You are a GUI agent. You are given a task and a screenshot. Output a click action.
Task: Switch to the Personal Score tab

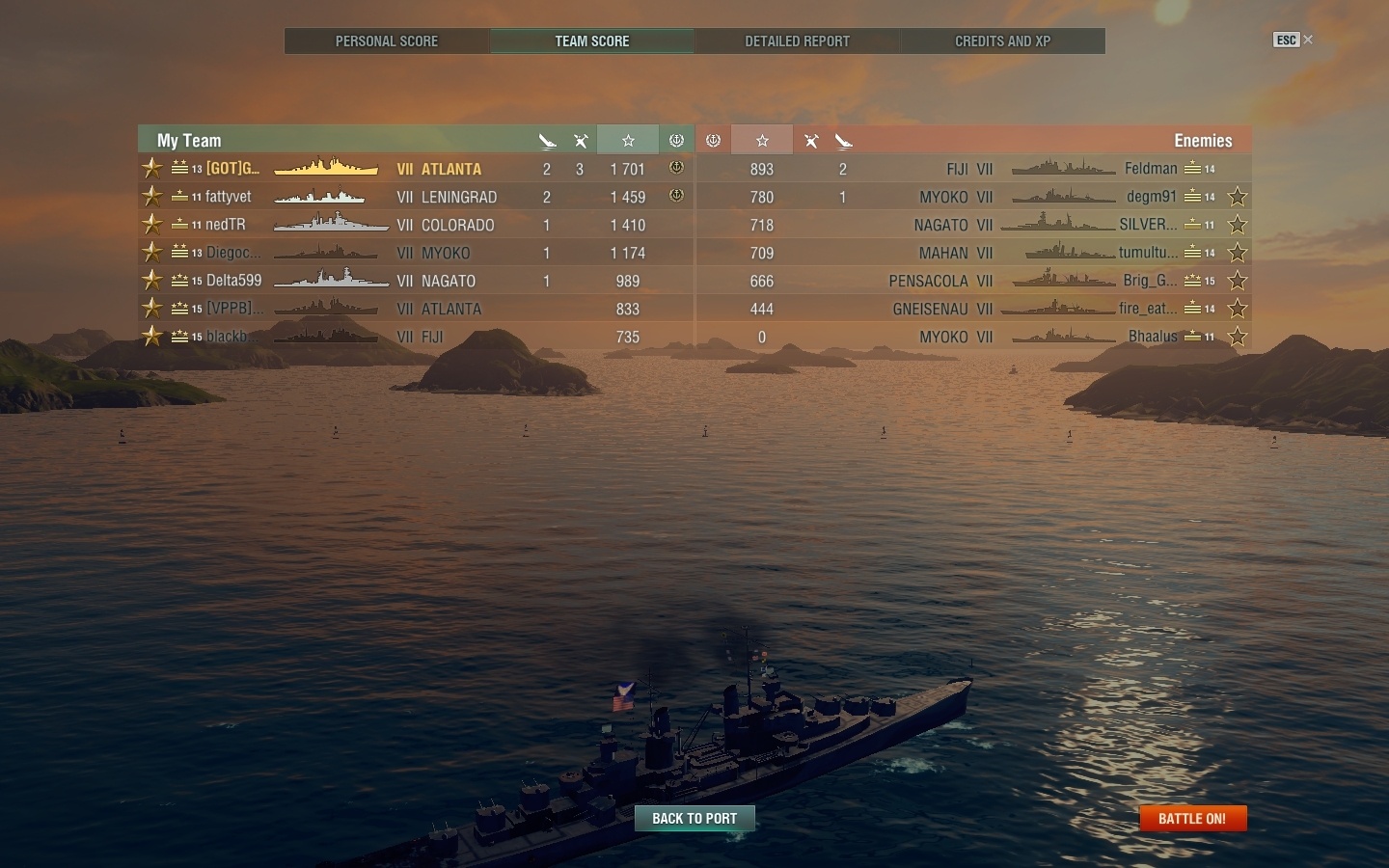tap(387, 41)
